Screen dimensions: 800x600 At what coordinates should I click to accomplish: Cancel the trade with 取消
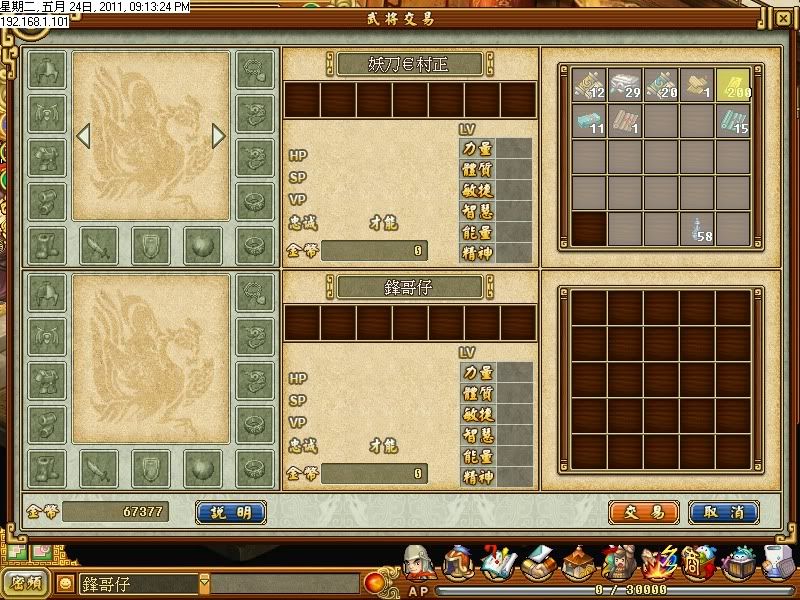724,513
